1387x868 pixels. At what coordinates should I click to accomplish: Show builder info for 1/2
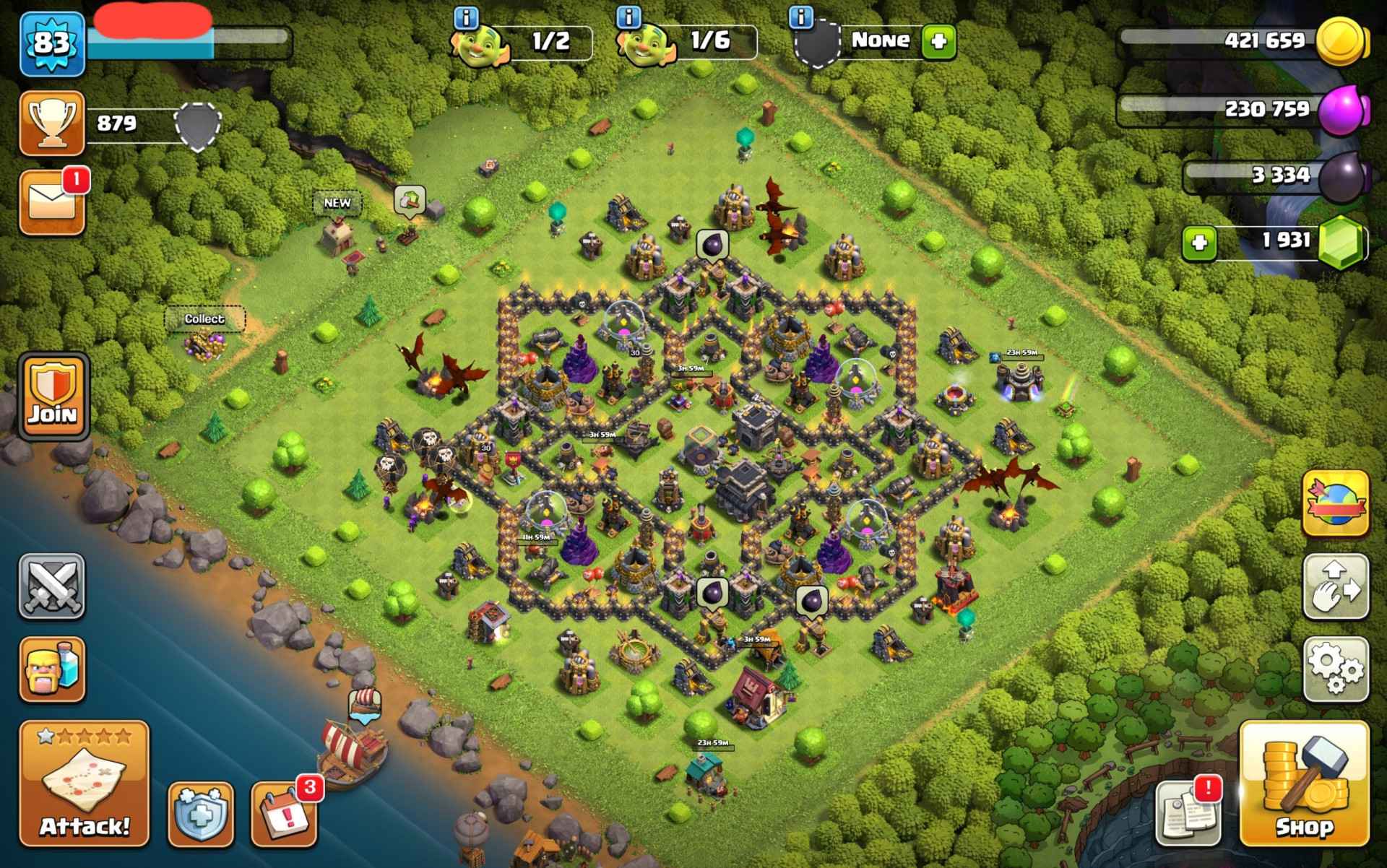pos(467,17)
